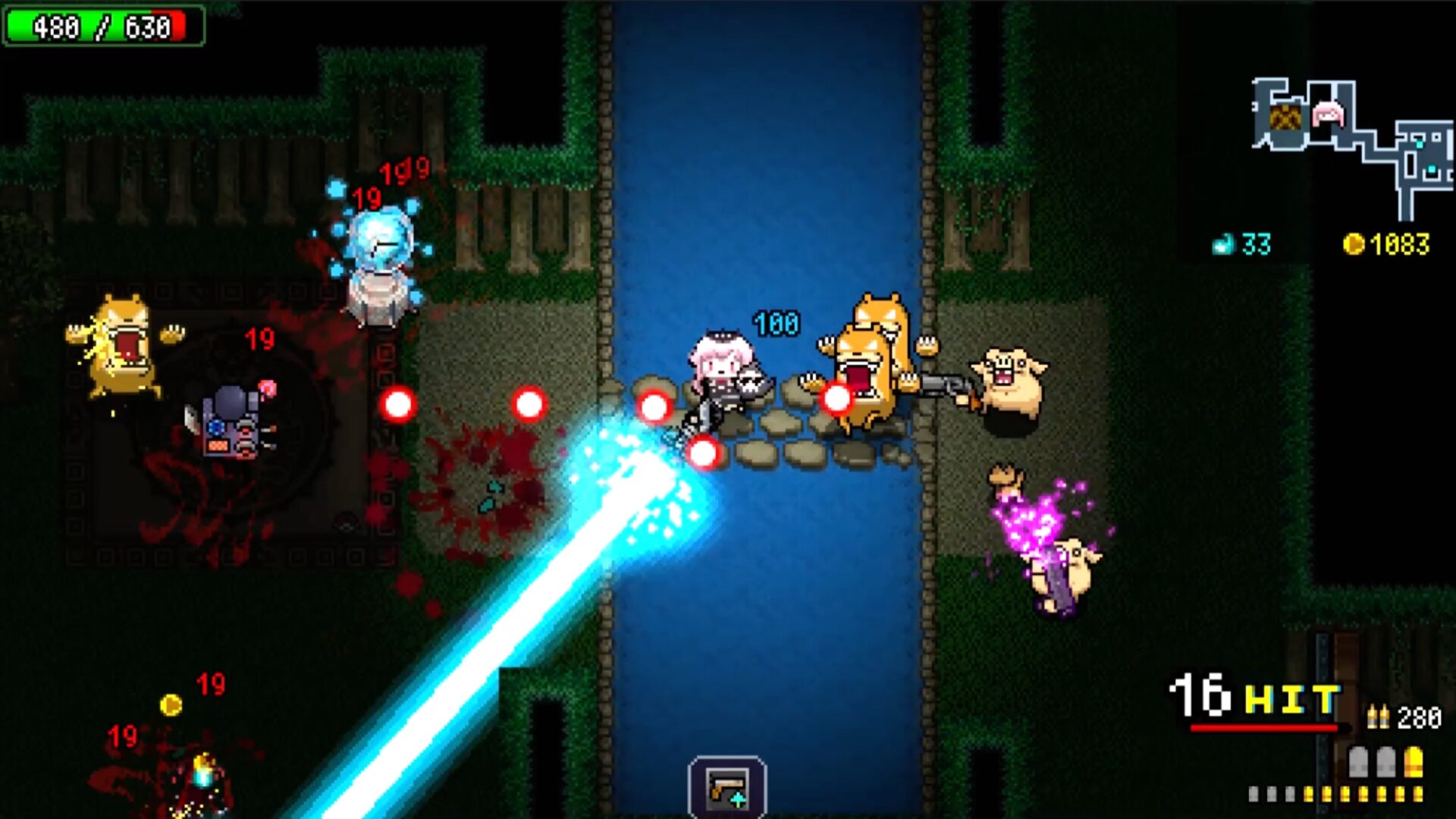Viewport: 1456px width, 819px height.
Task: Click the teal gem icon beside the 33 counter
Action: coord(1223,244)
